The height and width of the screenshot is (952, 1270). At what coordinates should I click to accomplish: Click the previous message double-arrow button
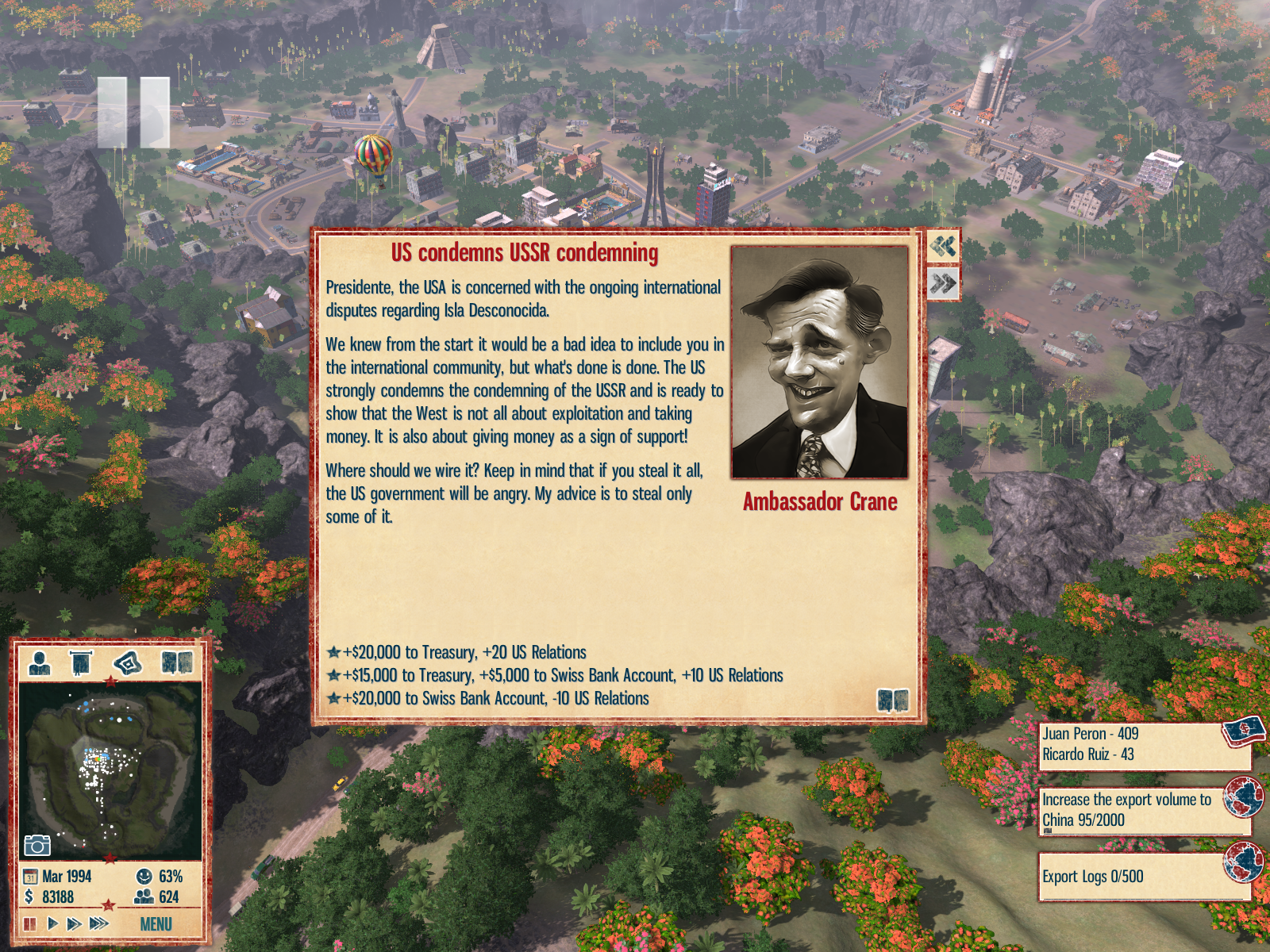[x=943, y=246]
